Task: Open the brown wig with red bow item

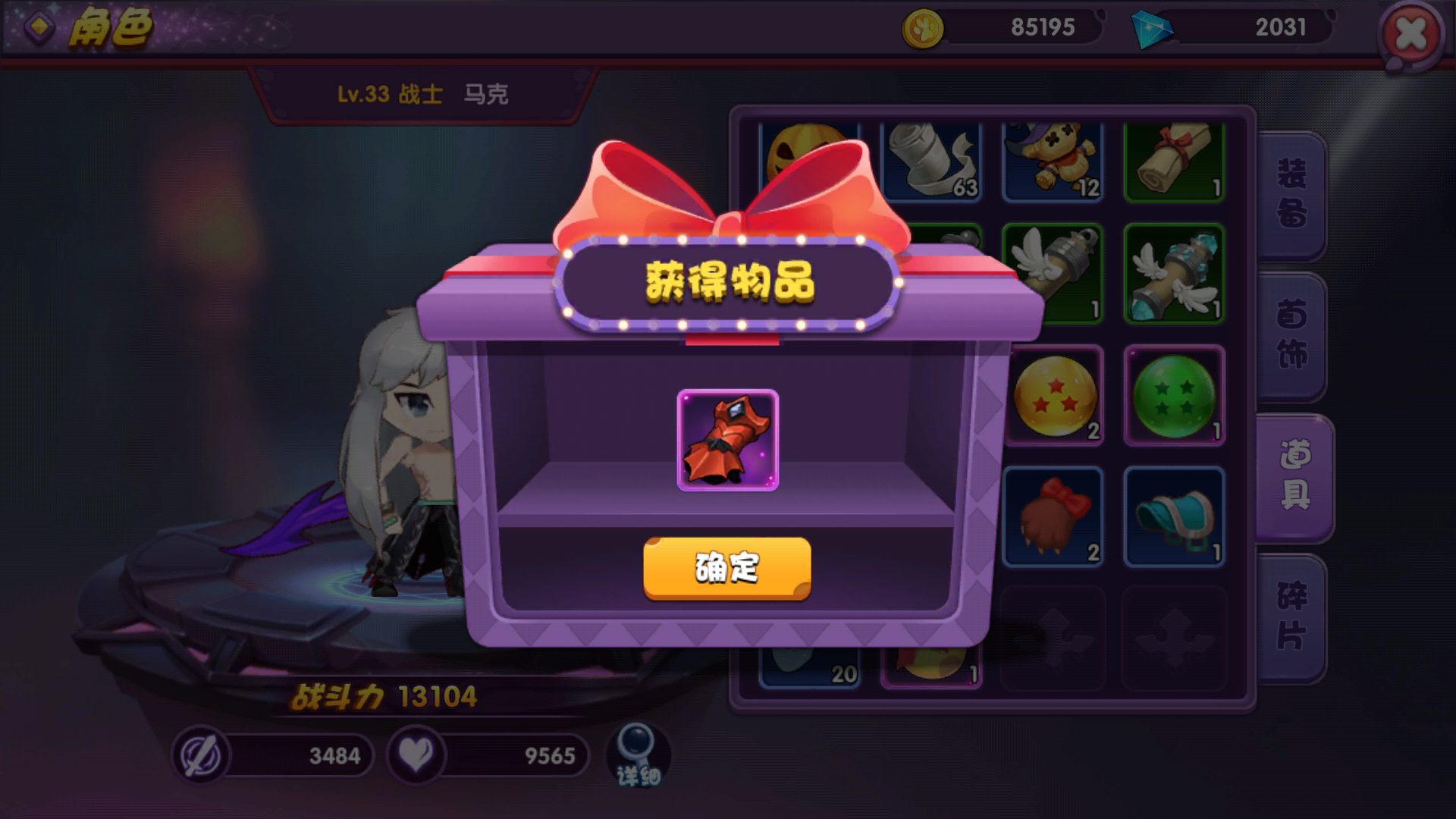Action: [x=1053, y=516]
